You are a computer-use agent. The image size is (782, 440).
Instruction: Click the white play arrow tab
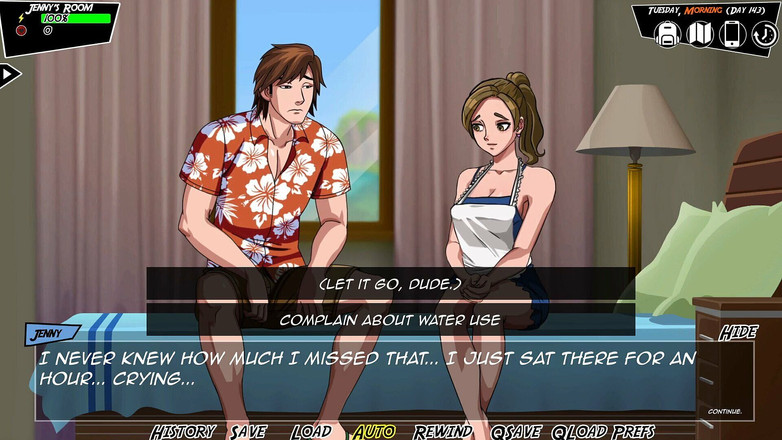[x=9, y=74]
